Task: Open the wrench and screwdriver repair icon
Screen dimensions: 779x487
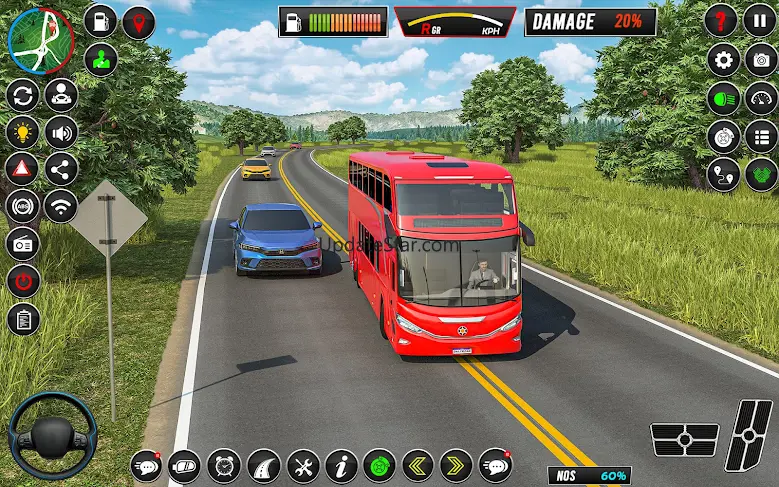Action: [303, 465]
